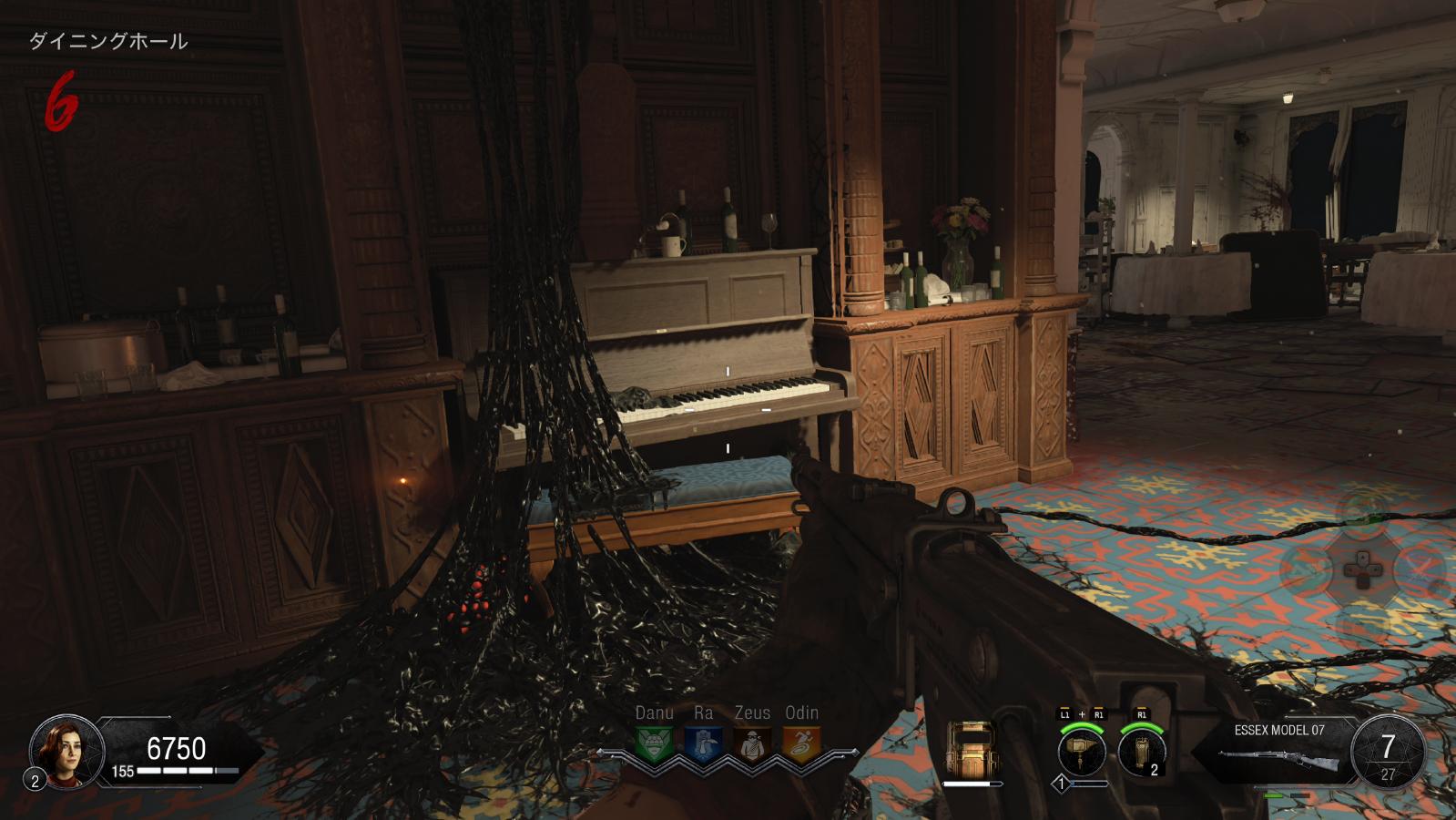Select the orange Odin perk icon
This screenshot has height=820, width=1456.
(x=801, y=744)
